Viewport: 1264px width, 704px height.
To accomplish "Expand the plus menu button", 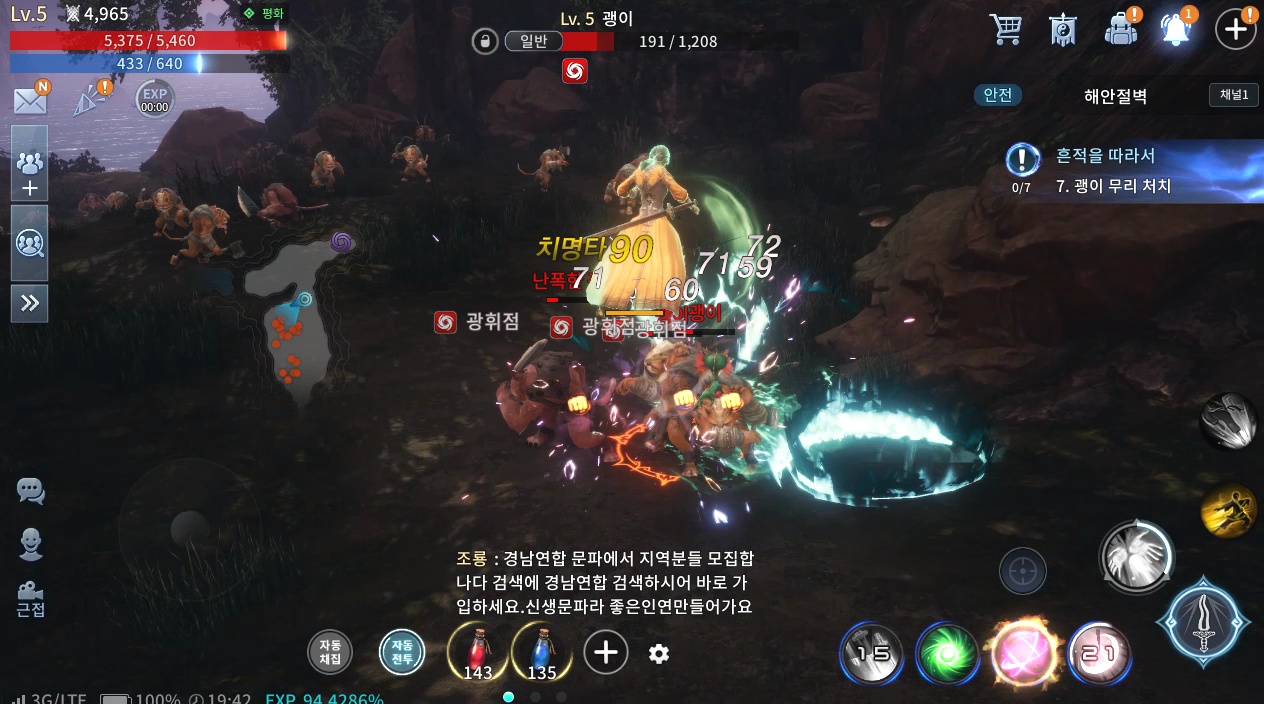I will 1236,29.
